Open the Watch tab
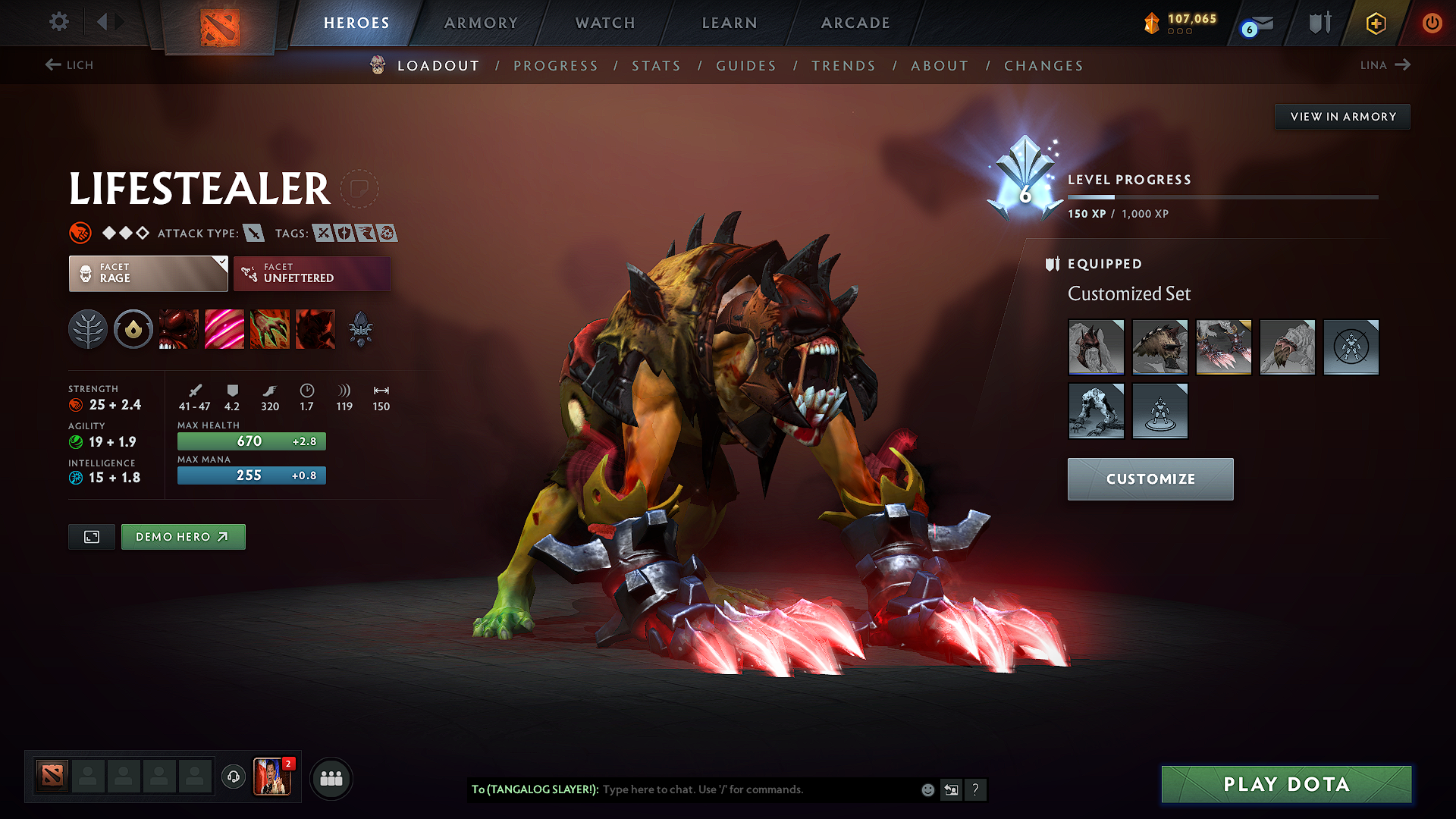Viewport: 1456px width, 819px height. 605,23
